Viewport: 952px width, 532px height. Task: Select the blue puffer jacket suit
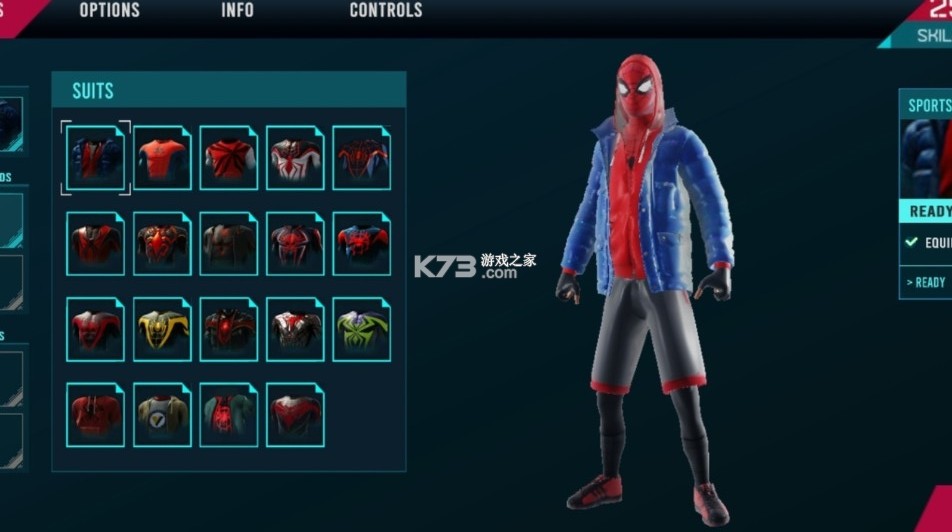pos(96,158)
